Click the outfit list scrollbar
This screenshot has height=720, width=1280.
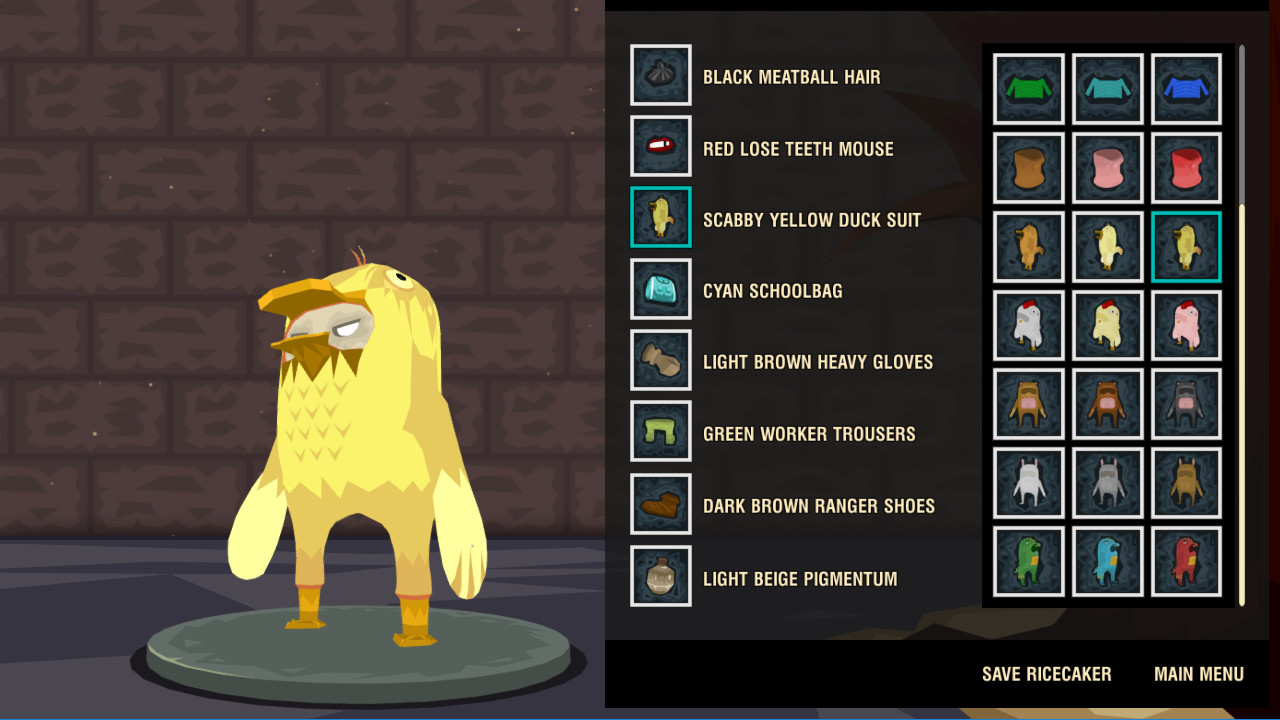[x=1242, y=400]
